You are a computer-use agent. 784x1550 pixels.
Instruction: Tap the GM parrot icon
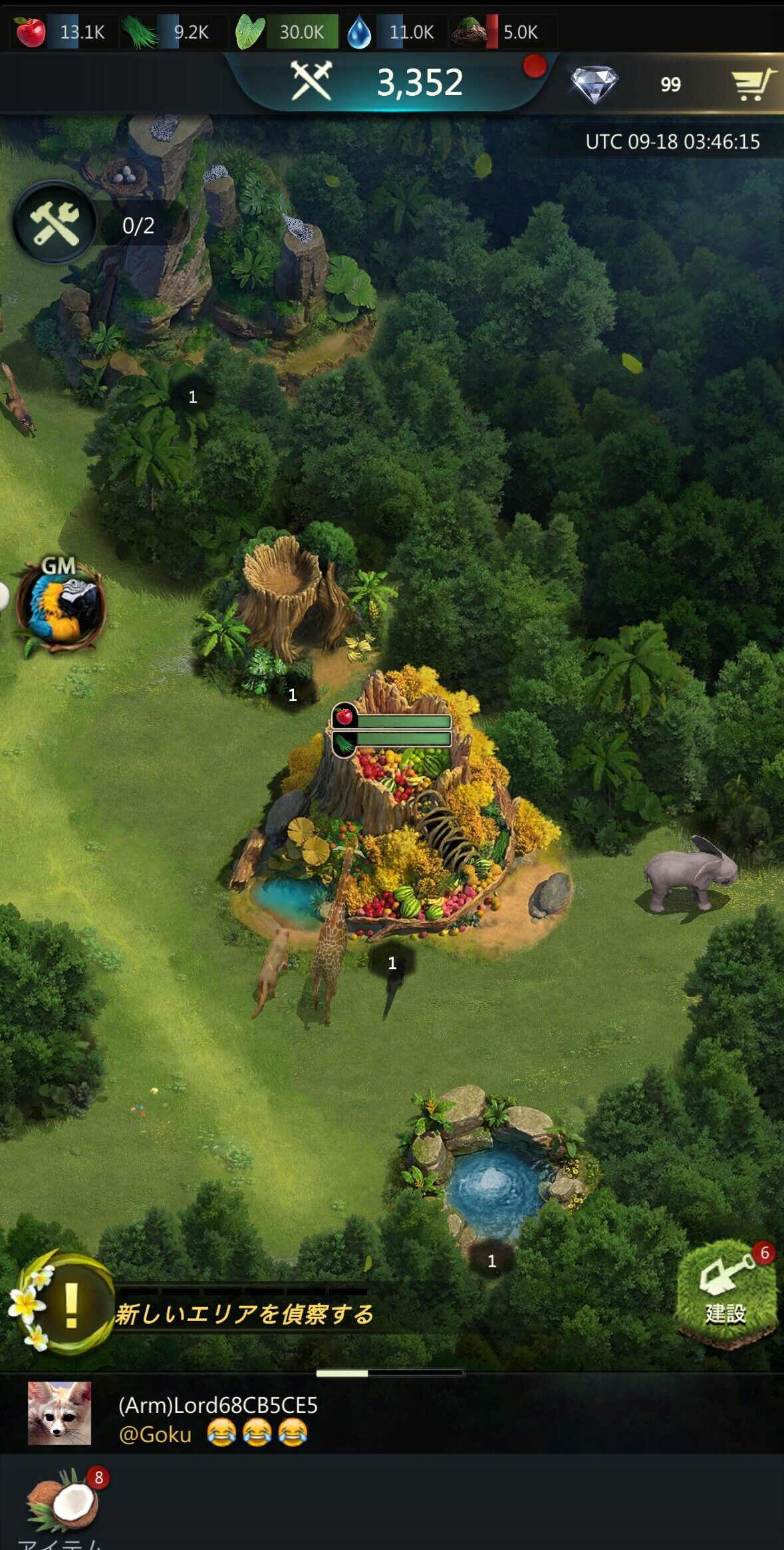[x=61, y=607]
